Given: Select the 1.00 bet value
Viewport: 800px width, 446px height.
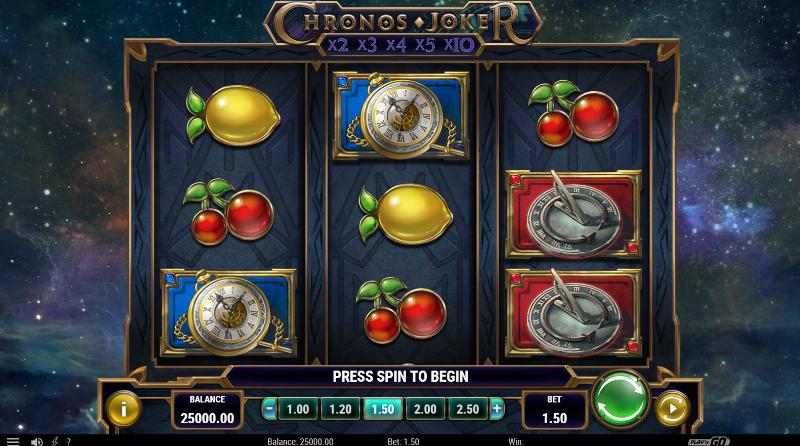Looking at the screenshot, I should tap(298, 409).
